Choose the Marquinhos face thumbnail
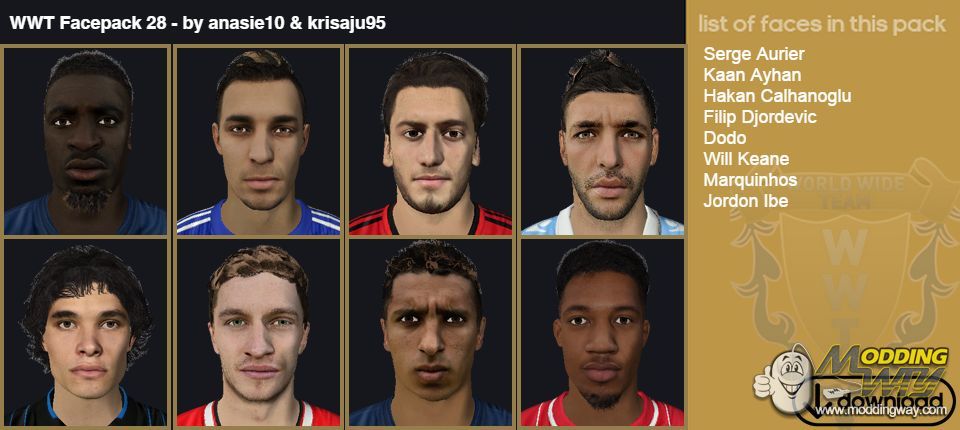The height and width of the screenshot is (430, 960). [x=430, y=333]
